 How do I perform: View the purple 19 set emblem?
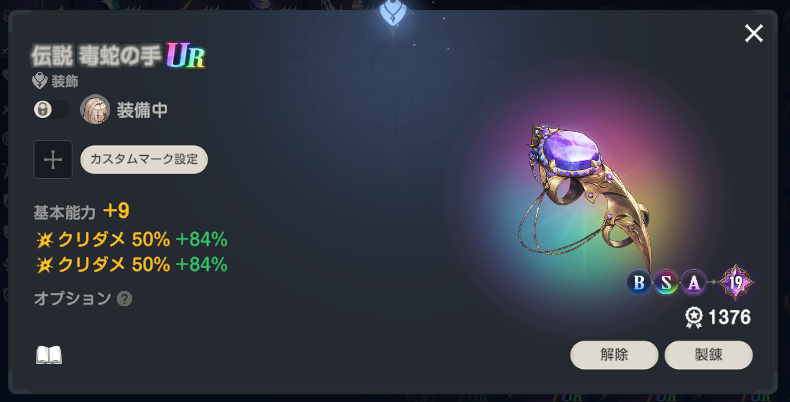click(x=737, y=283)
